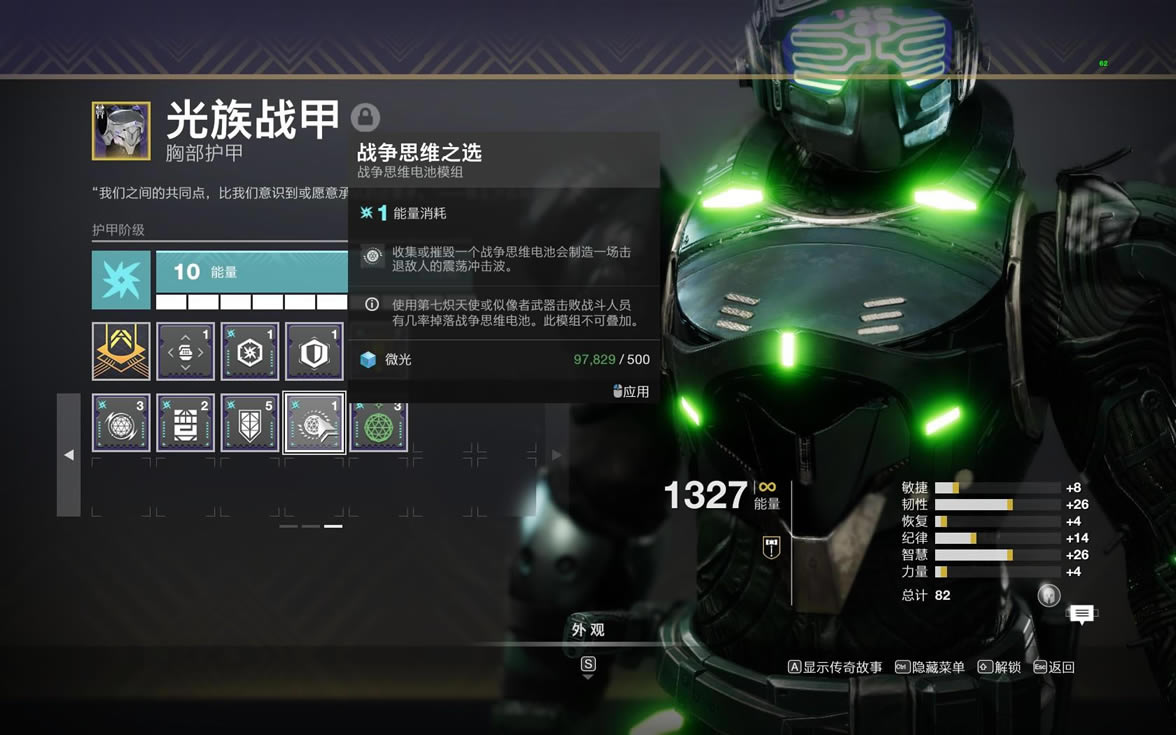Click the round helmet icon beside the stat total

coord(1048,595)
